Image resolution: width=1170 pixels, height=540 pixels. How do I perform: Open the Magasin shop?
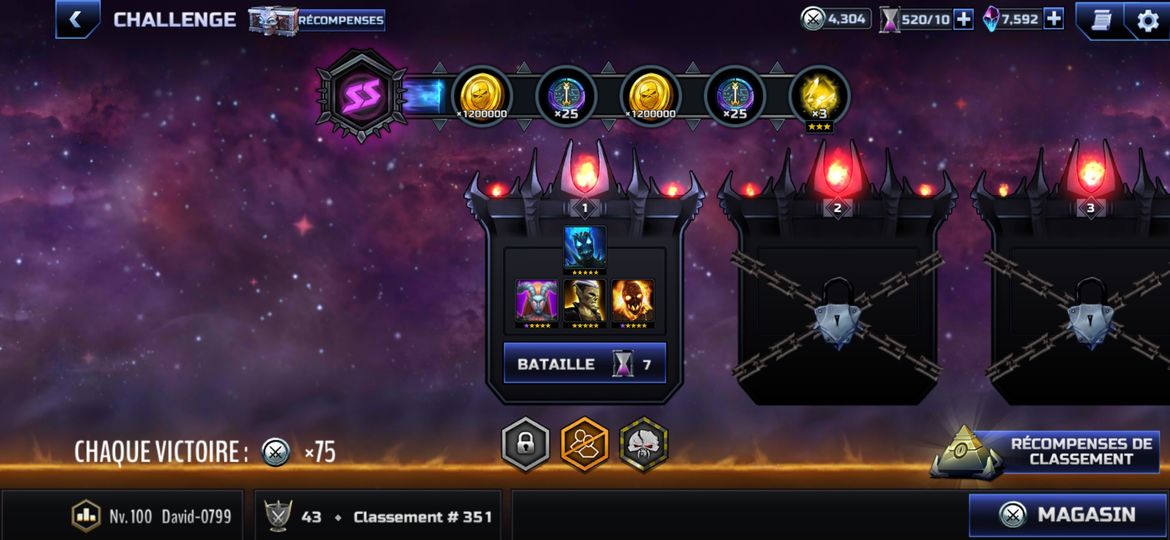tap(1067, 515)
